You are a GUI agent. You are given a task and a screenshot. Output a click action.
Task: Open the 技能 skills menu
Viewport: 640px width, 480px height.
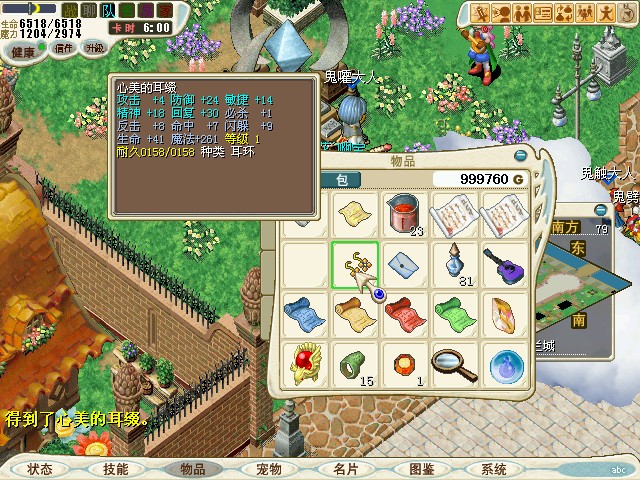pos(115,468)
